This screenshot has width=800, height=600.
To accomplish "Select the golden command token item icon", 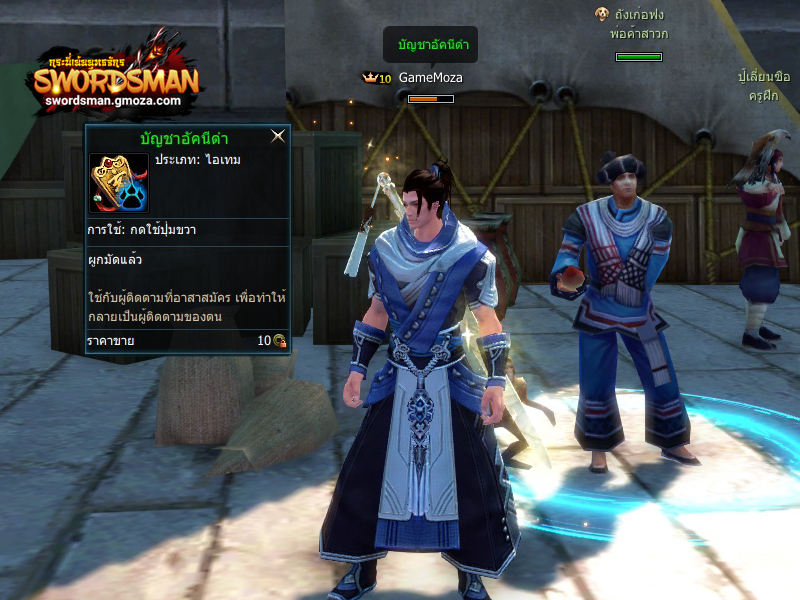I will 118,183.
